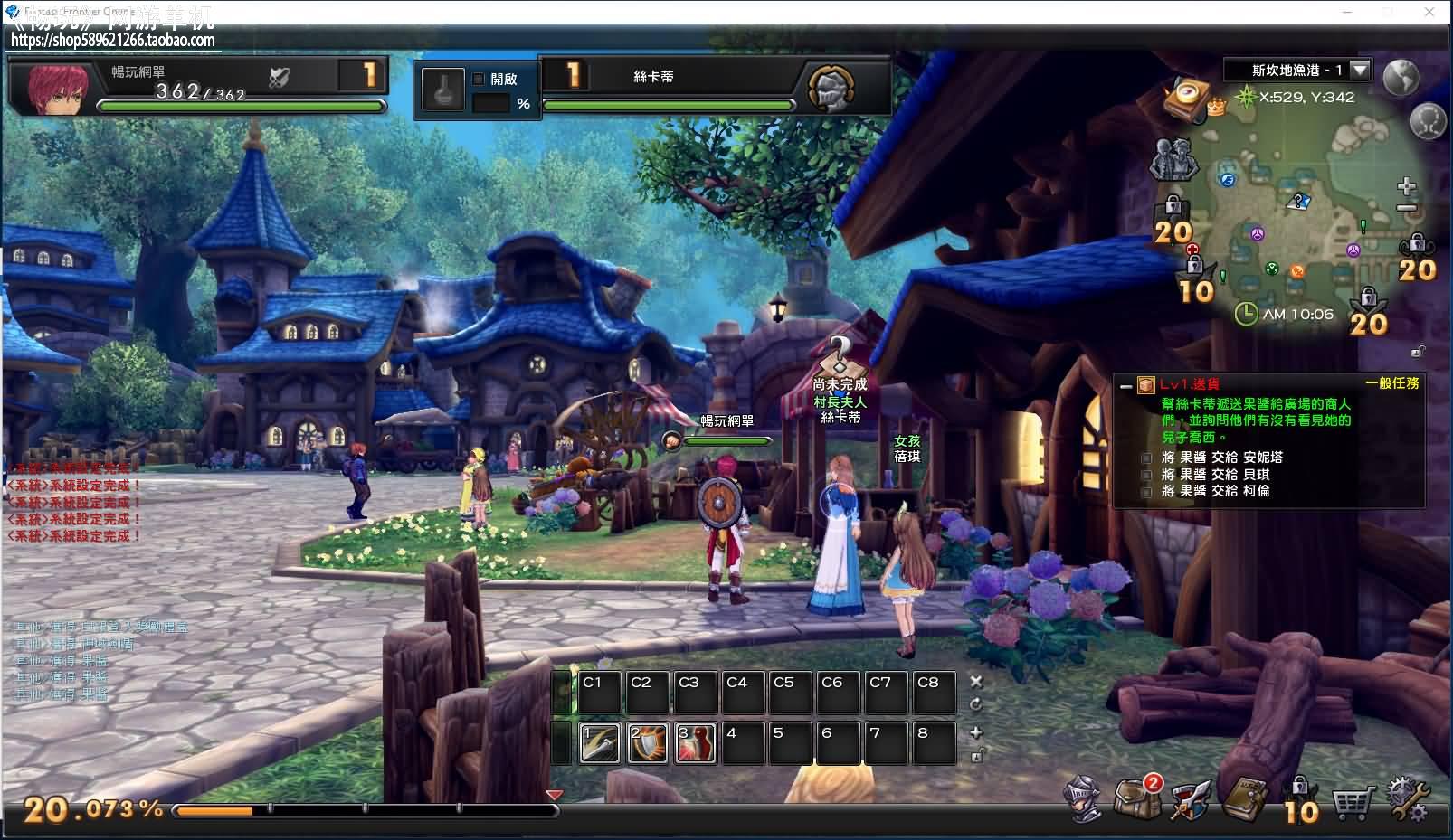Select the 一般任務 tab on quest panel
Viewport: 1453px width, 840px height.
tap(1392, 383)
